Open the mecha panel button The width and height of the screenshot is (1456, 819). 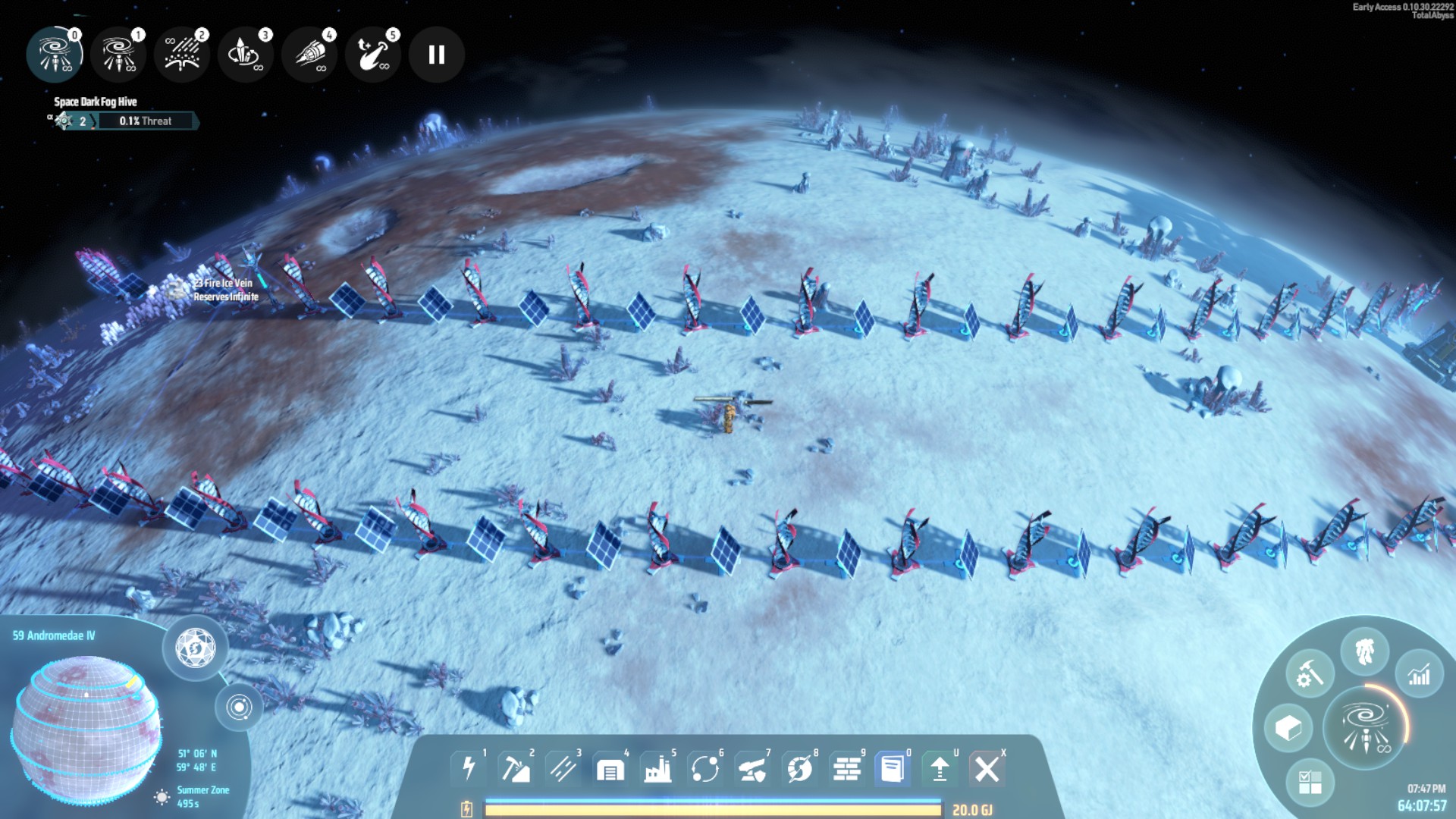(x=1364, y=651)
